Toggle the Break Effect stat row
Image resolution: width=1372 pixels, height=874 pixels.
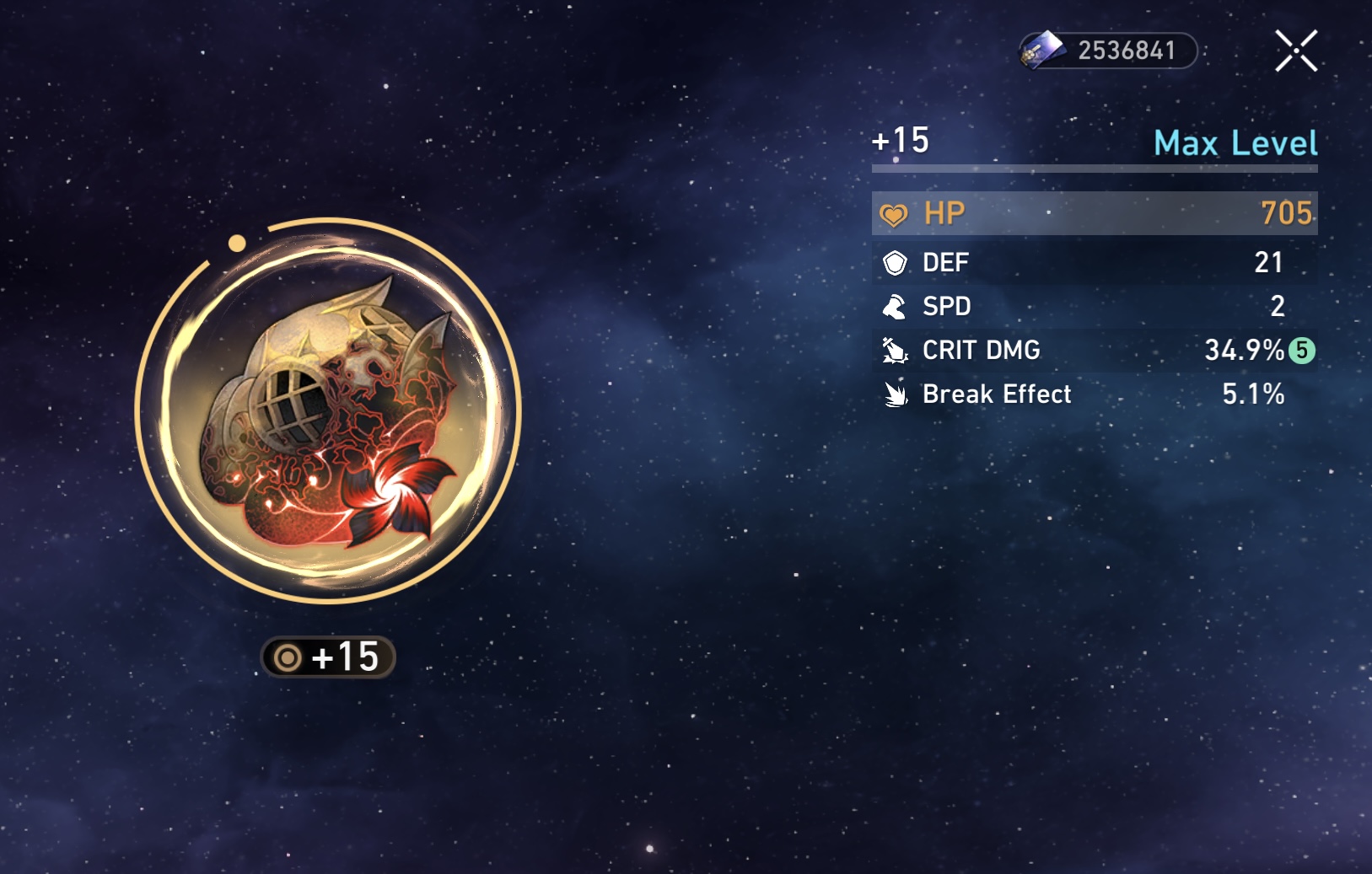[x=1093, y=394]
